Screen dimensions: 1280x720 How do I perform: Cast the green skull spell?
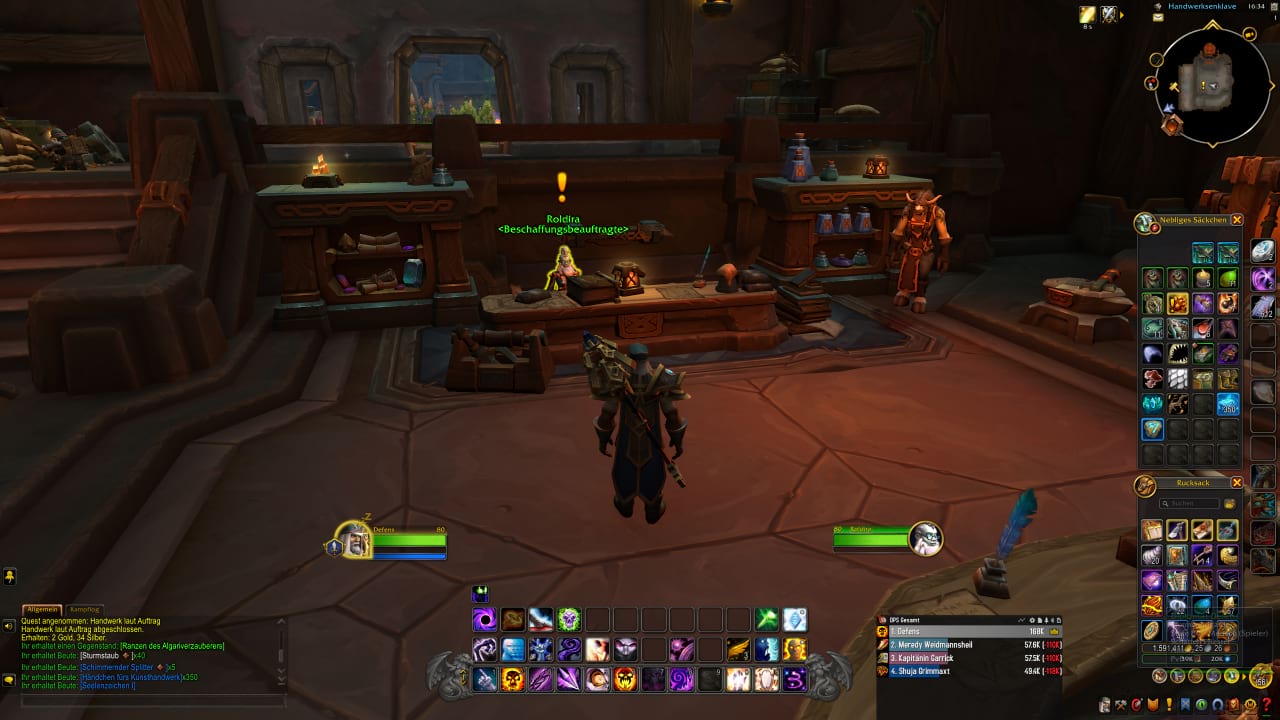(569, 620)
